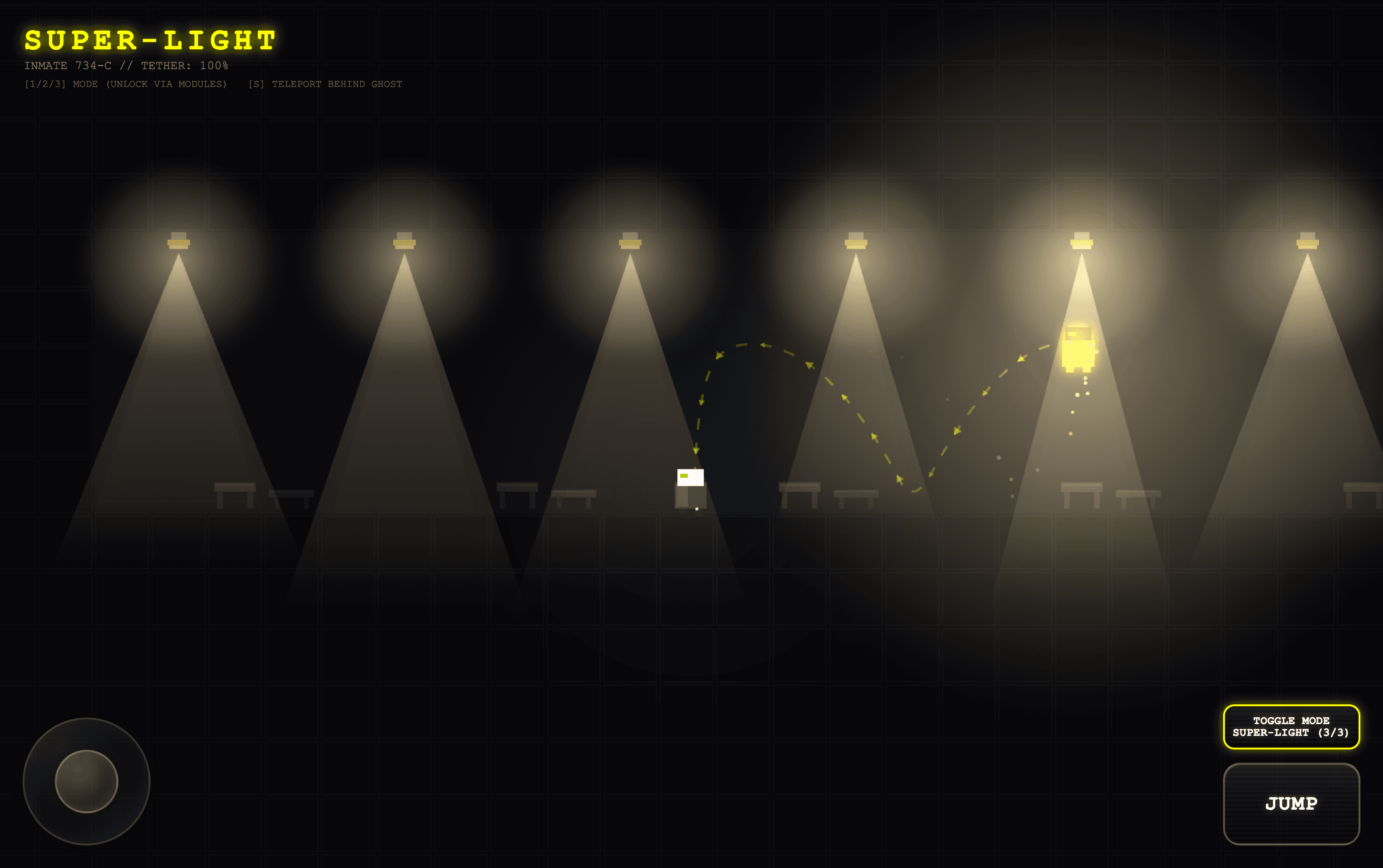Click the SUPER-LIGHT title logo
Viewport: 1383px width, 868px height.
149,39
